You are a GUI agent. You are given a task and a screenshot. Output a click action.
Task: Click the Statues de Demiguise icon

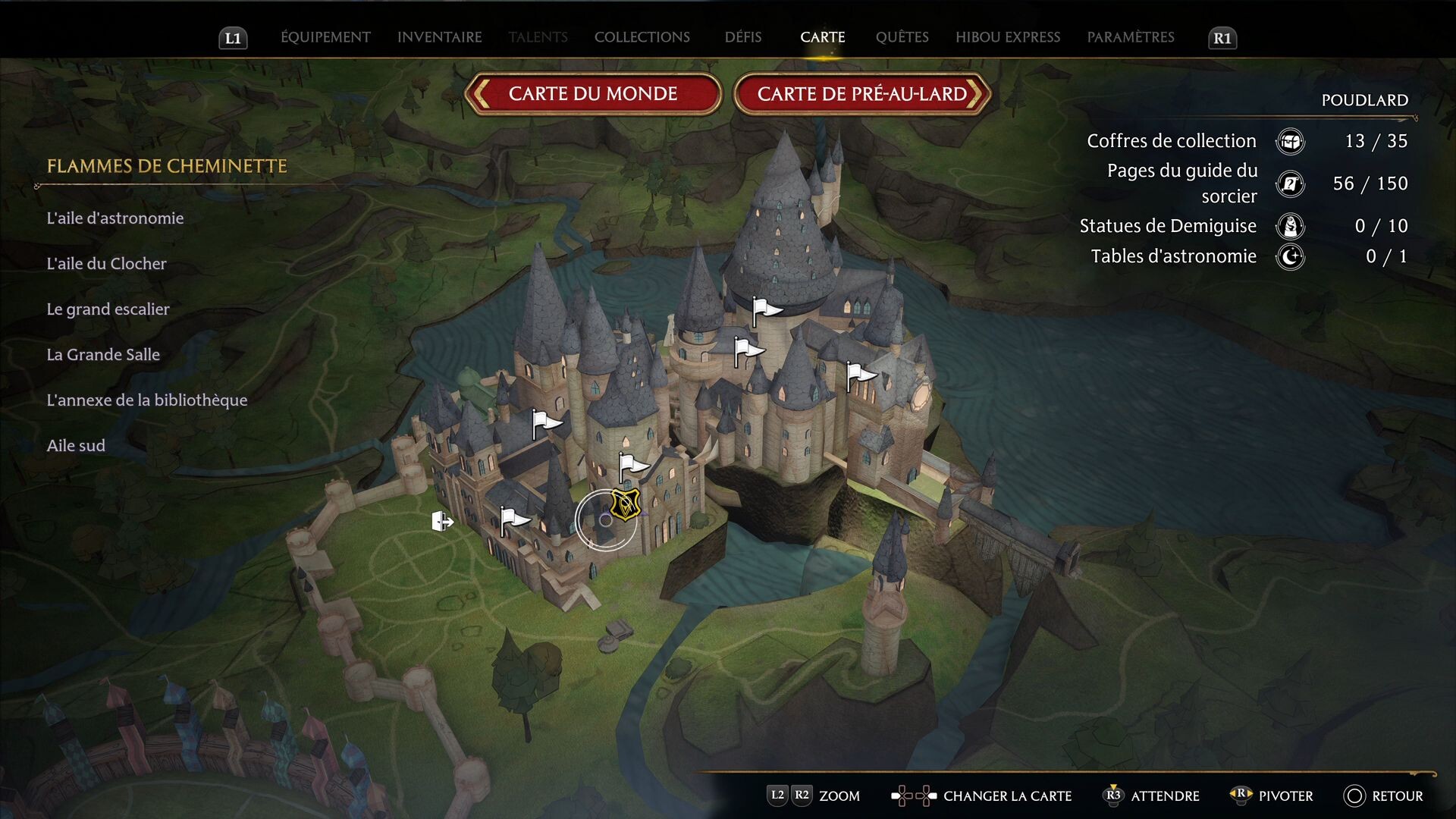(x=1290, y=226)
